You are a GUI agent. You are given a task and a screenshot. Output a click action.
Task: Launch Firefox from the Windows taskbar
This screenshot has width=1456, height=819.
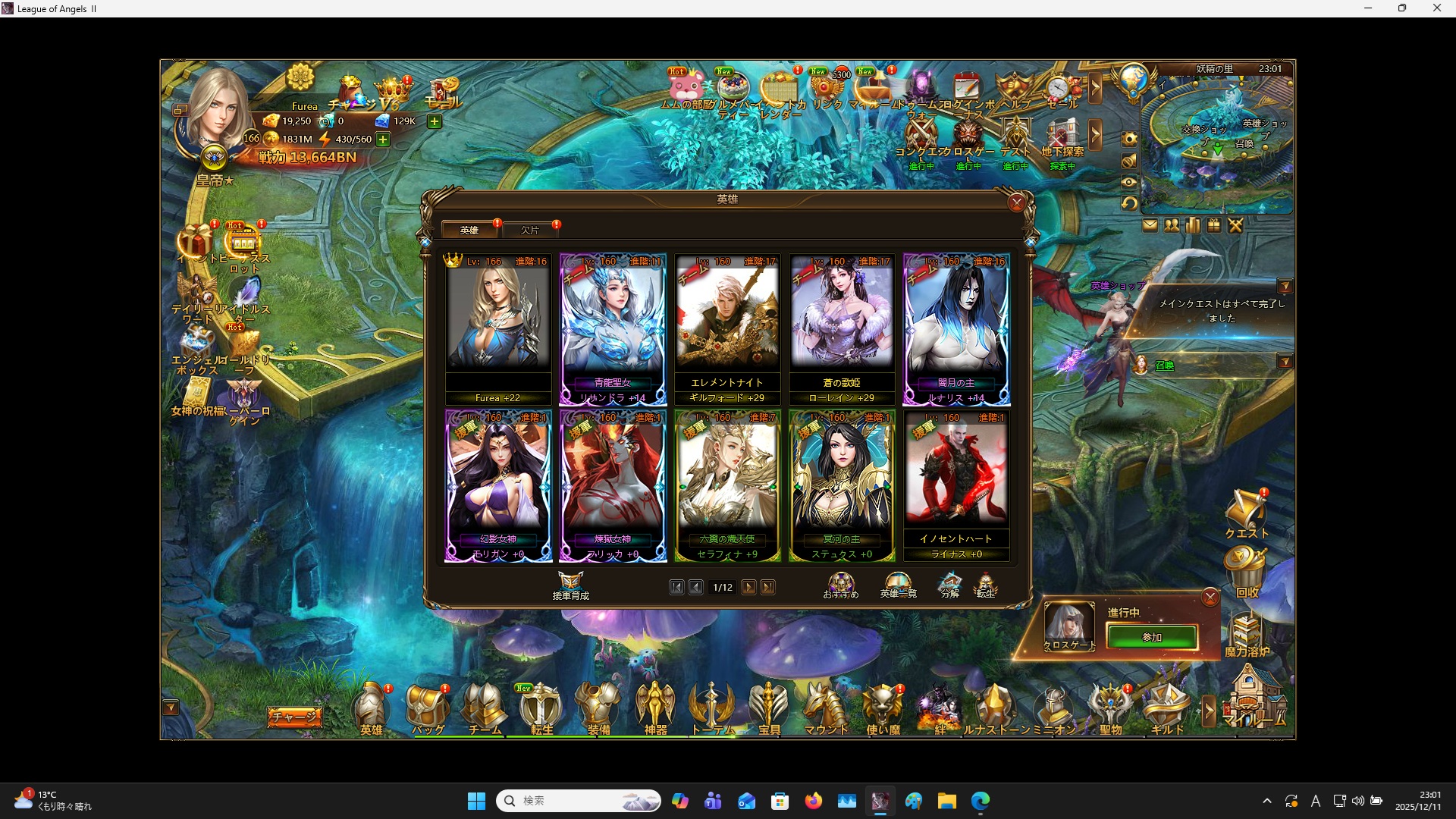(814, 800)
